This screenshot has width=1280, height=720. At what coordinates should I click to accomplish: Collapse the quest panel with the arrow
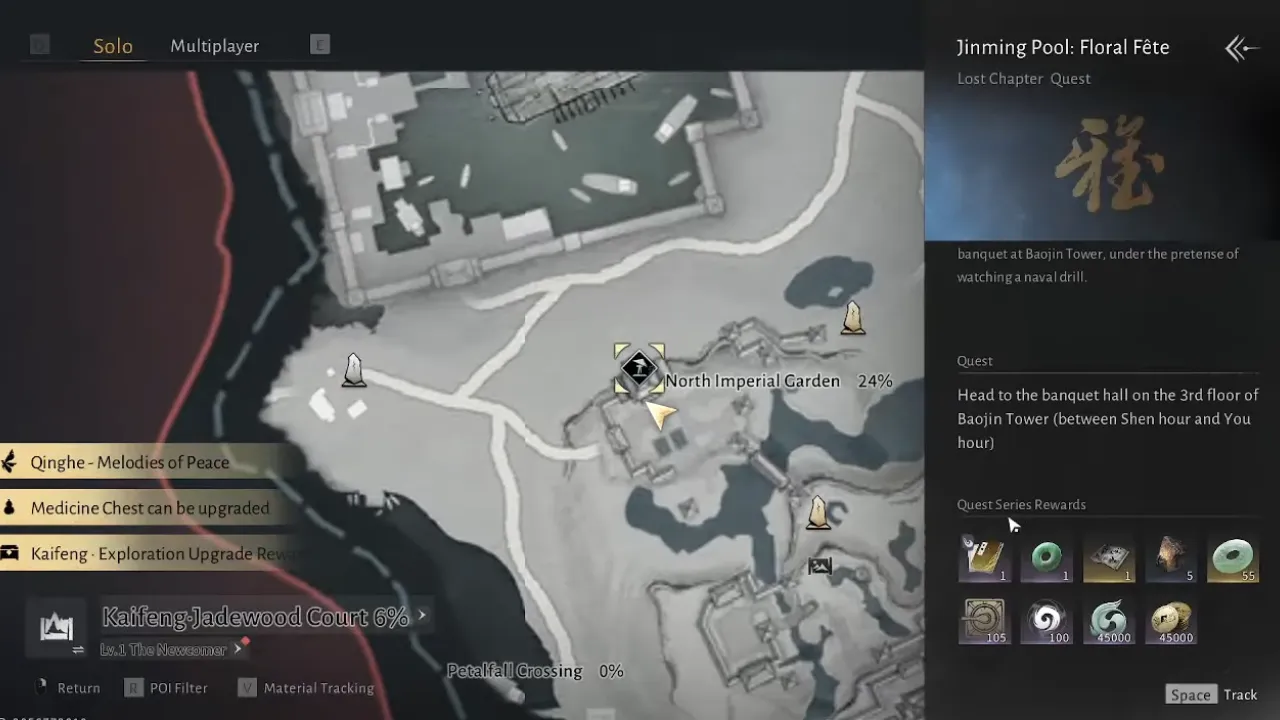[x=1241, y=48]
